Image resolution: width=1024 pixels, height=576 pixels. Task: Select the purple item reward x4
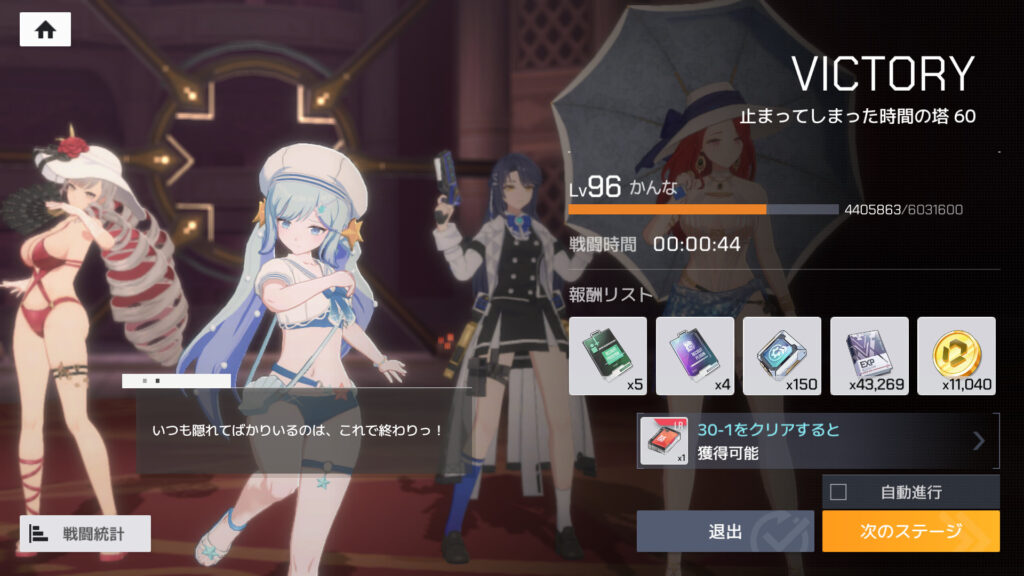pos(694,355)
